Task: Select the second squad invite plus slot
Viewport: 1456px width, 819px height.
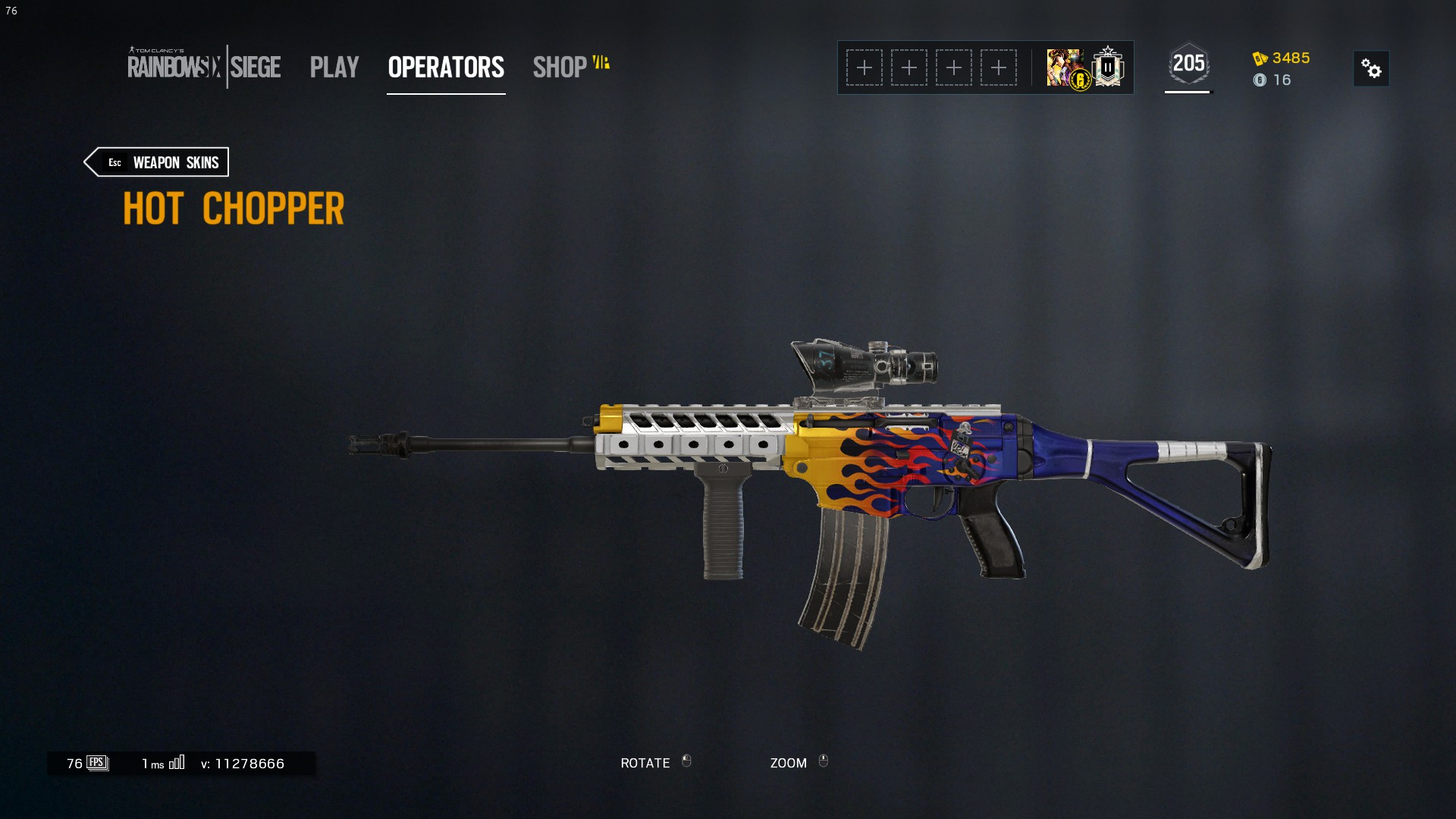Action: click(909, 67)
